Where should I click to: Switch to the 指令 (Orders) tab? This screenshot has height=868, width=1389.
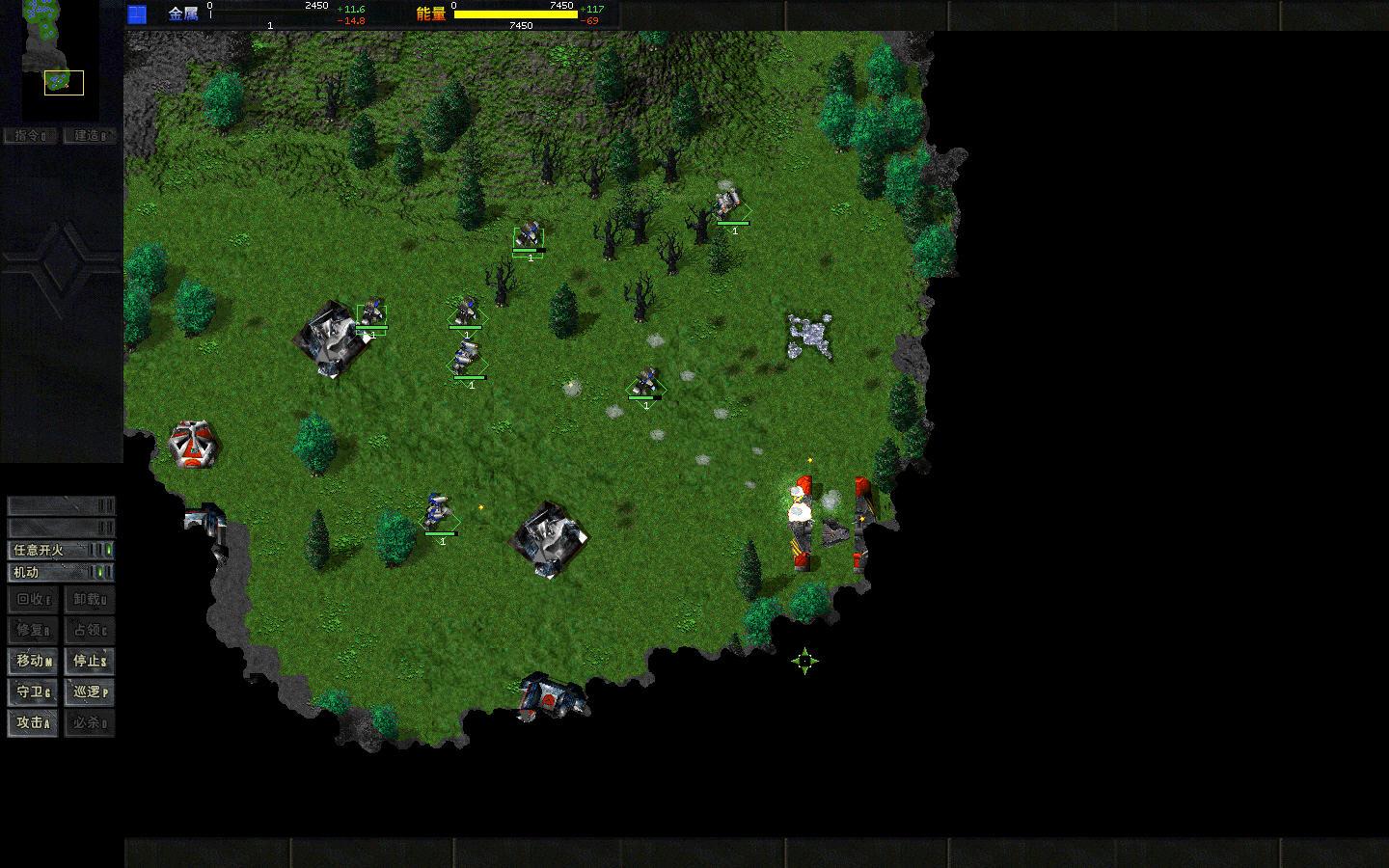[31, 136]
